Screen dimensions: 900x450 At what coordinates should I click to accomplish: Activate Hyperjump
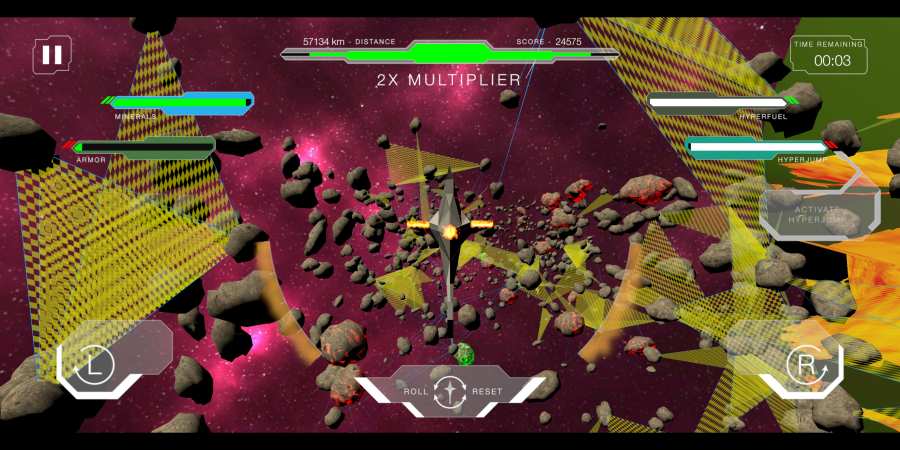click(819, 213)
